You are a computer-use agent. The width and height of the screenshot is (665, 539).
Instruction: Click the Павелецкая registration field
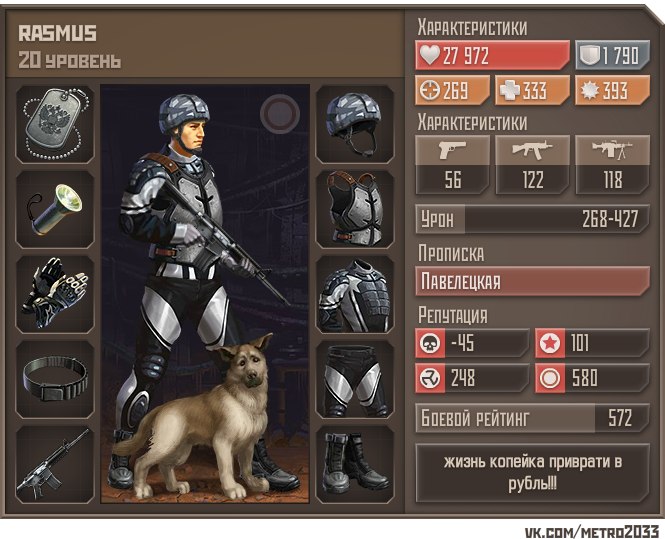click(x=532, y=281)
